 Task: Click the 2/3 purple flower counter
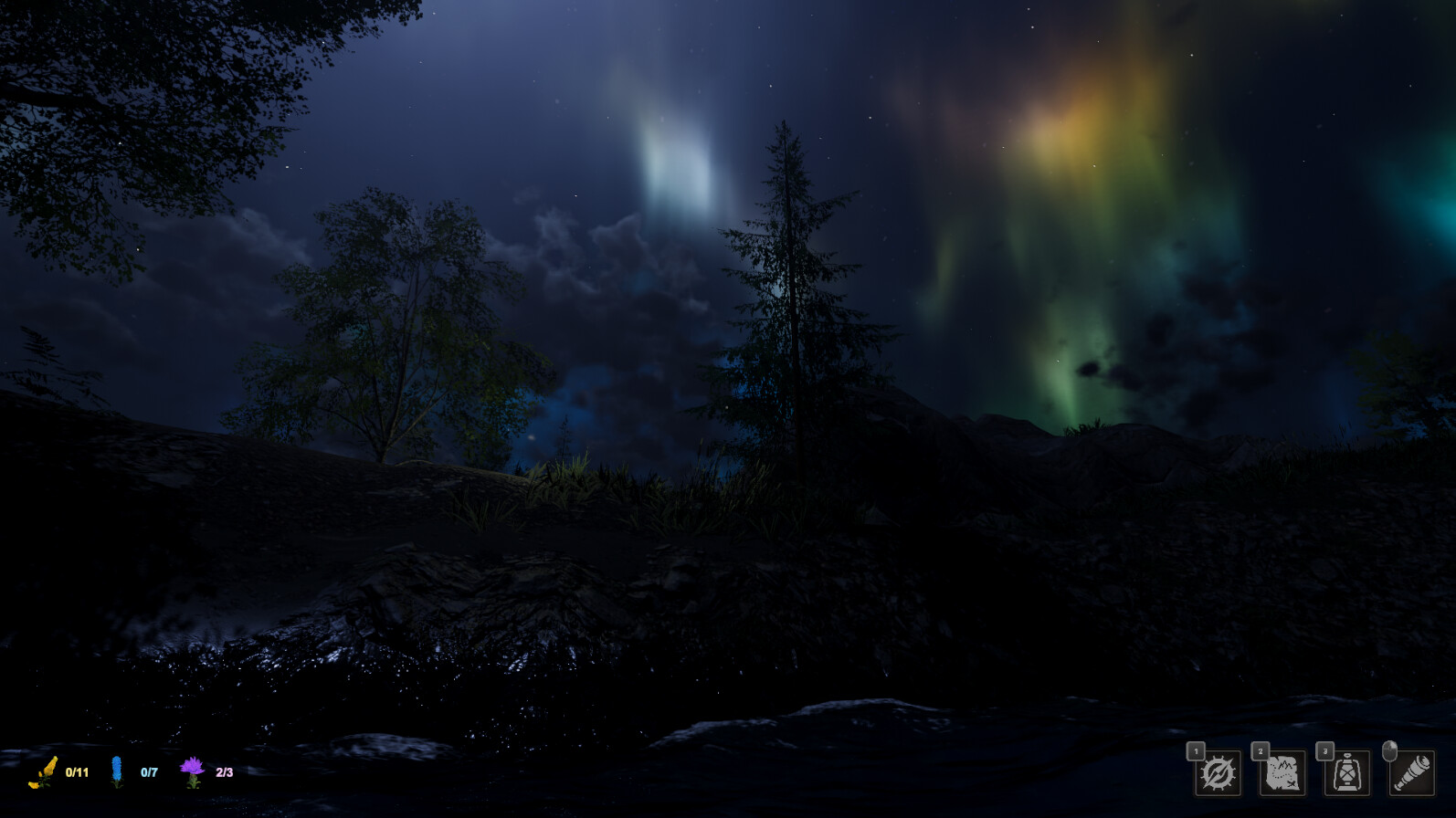(x=224, y=771)
